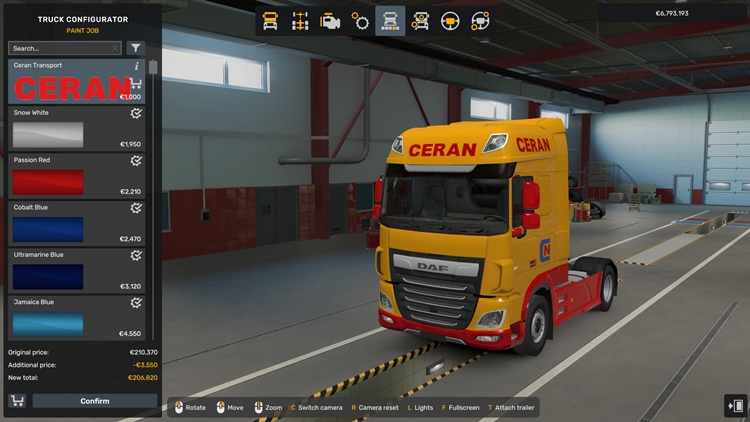Viewport: 750px width, 422px height.
Task: Click the paint job search field
Action: pyautogui.click(x=58, y=48)
